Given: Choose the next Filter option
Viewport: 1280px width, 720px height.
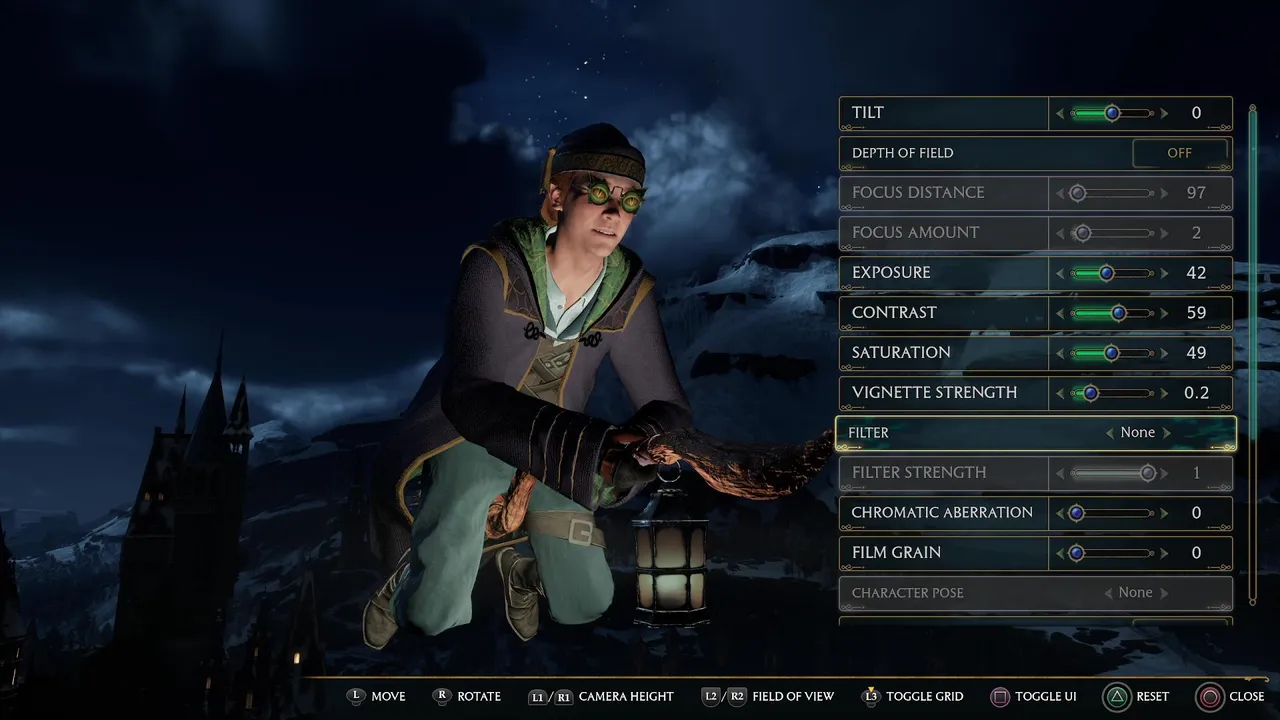Looking at the screenshot, I should [x=1167, y=433].
